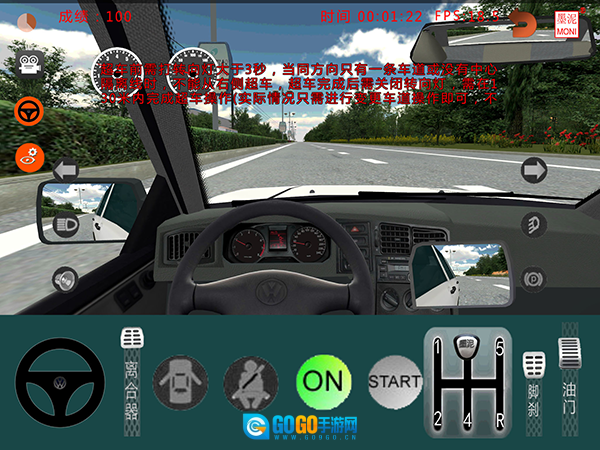Sound the horn button
The image size is (600, 450).
pyautogui.click(x=66, y=278)
